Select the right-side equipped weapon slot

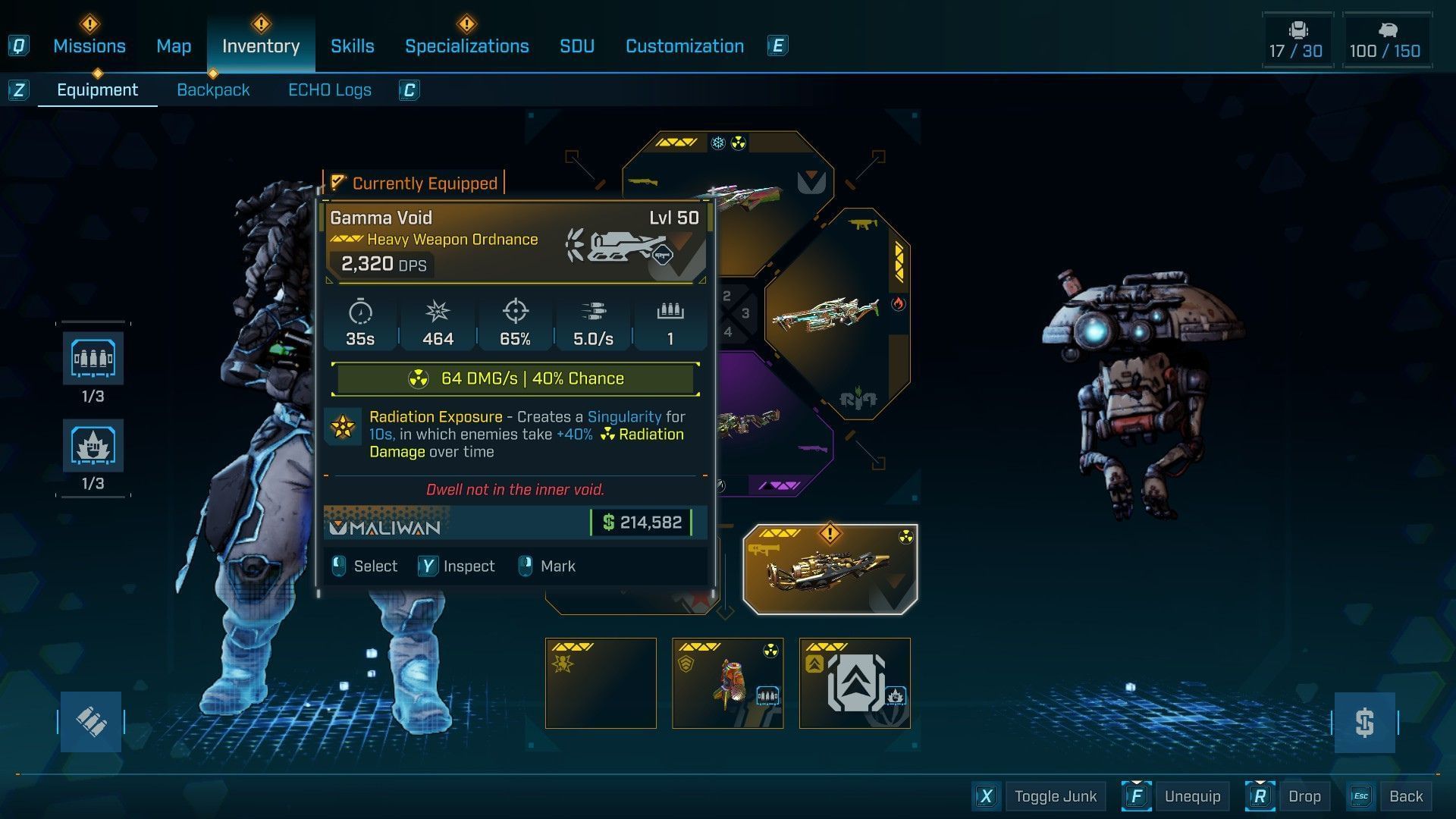(x=834, y=313)
